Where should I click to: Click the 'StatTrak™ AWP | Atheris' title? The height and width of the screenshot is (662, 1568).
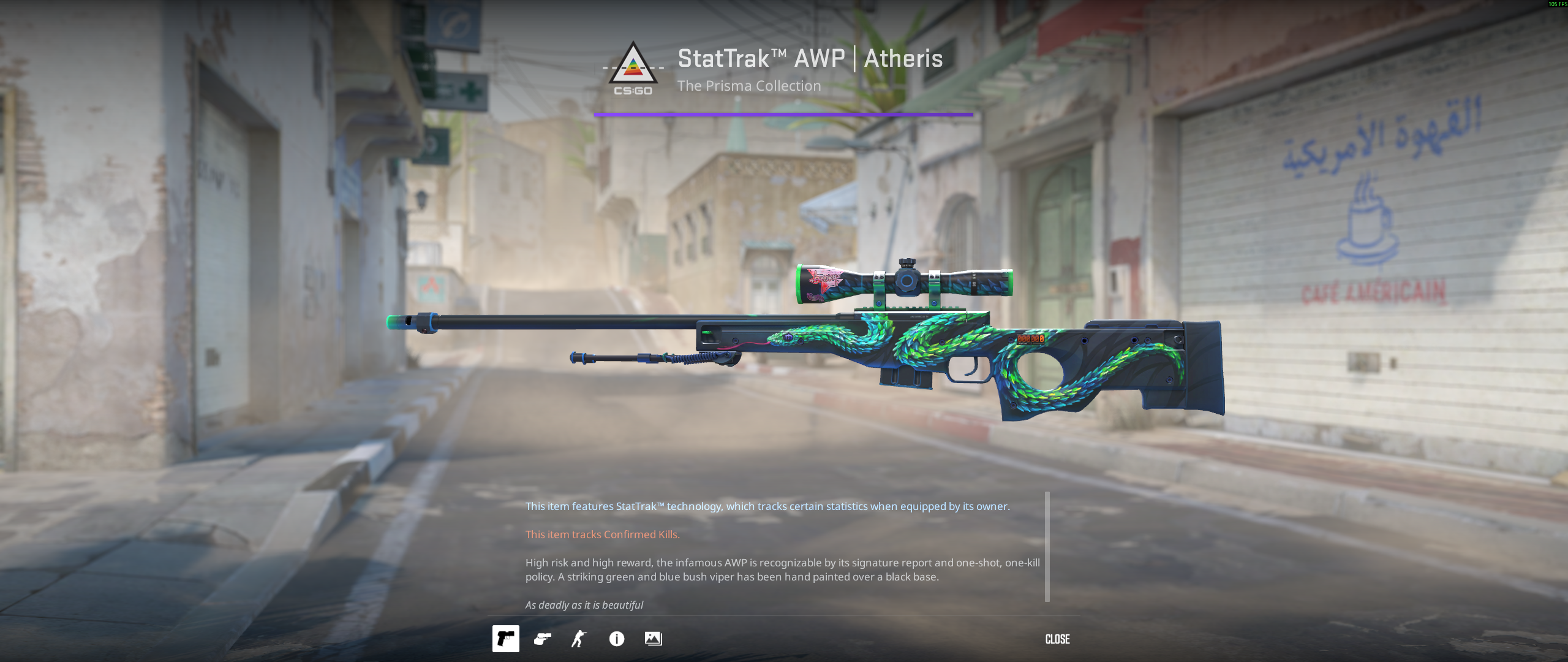809,58
